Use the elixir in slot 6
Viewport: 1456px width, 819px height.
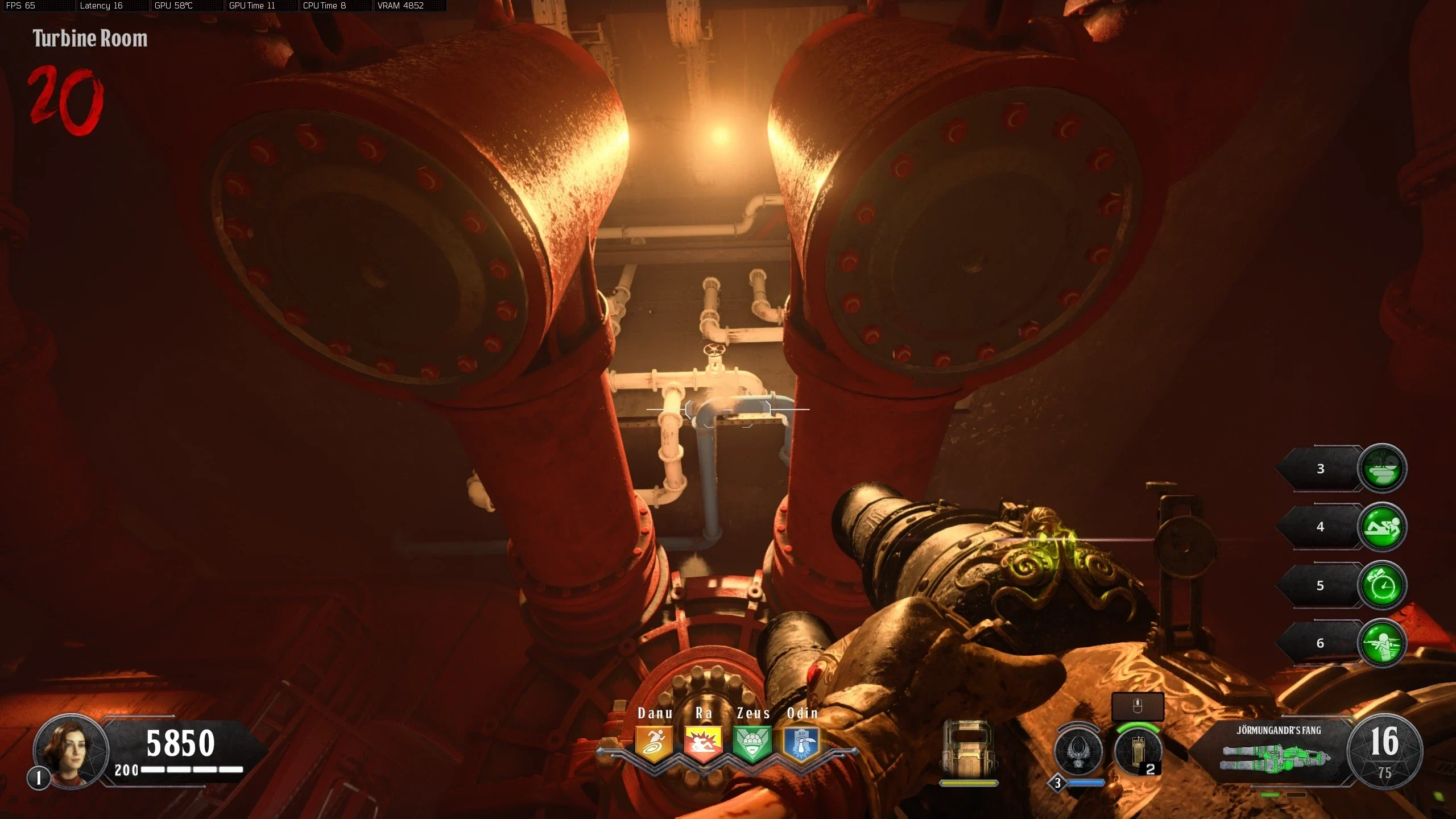[1382, 643]
